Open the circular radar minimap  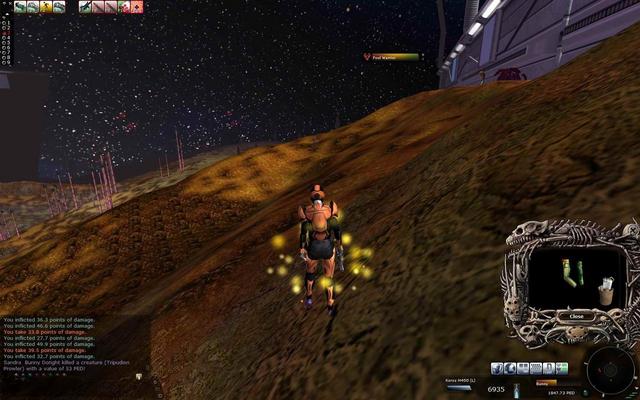(x=607, y=366)
